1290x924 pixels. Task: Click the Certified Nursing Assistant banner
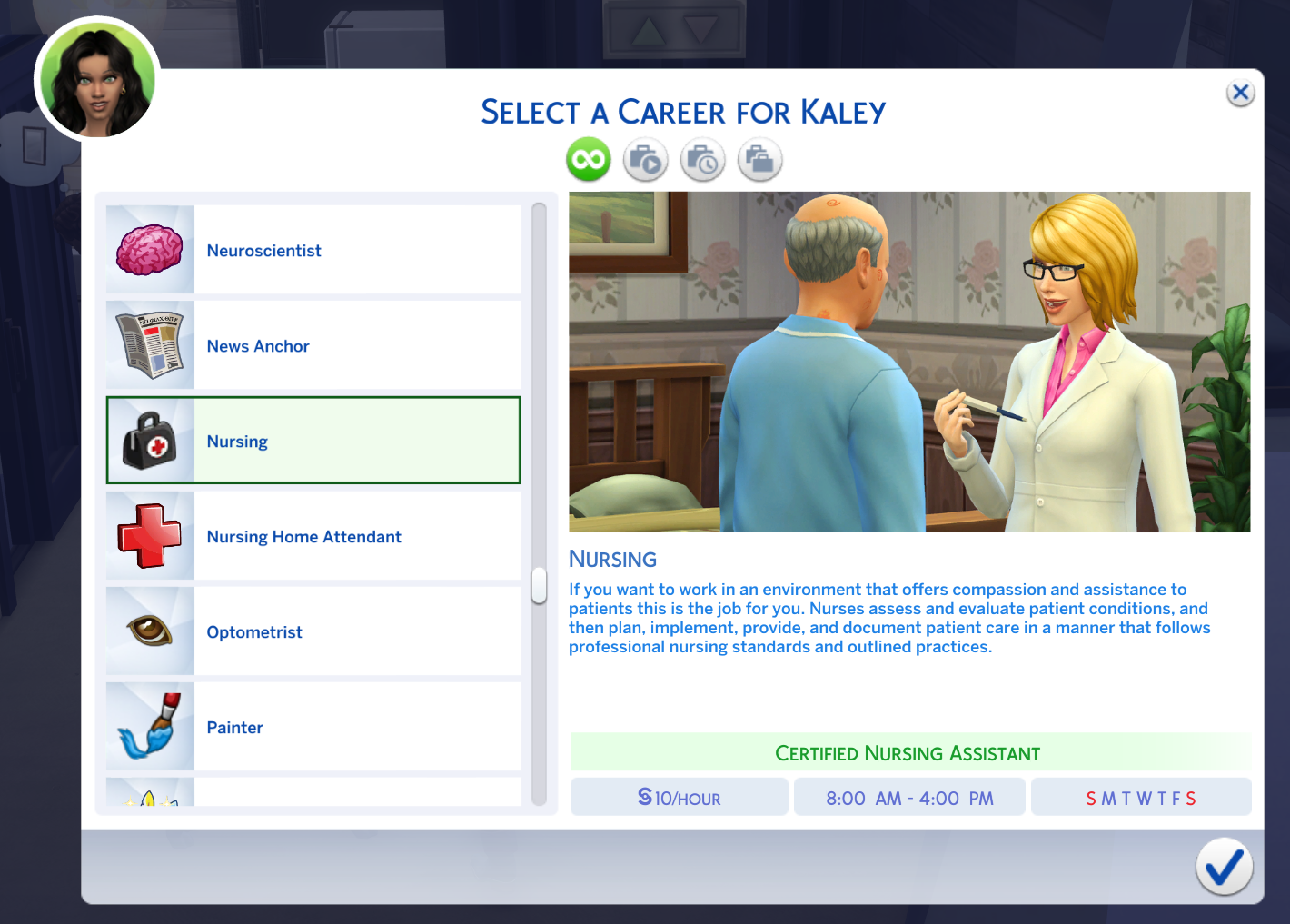tap(908, 752)
